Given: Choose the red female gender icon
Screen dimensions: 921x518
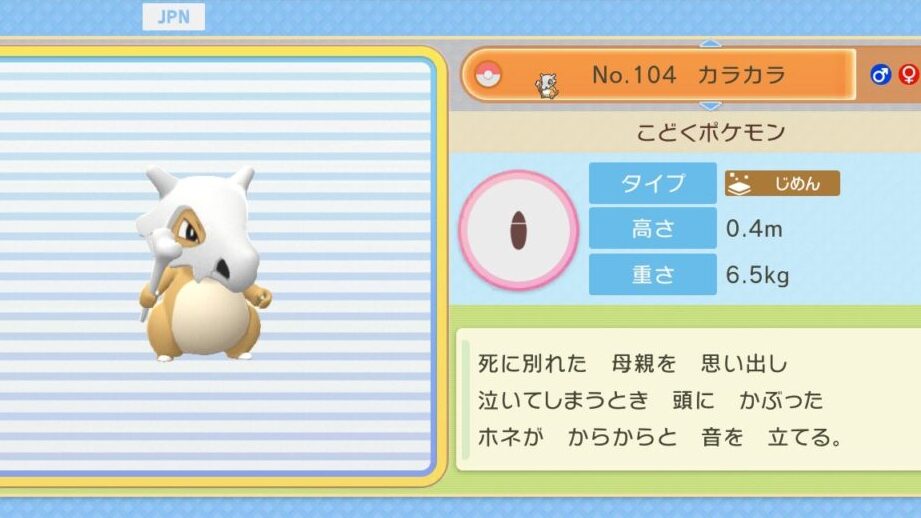Looking at the screenshot, I should (x=909, y=75).
